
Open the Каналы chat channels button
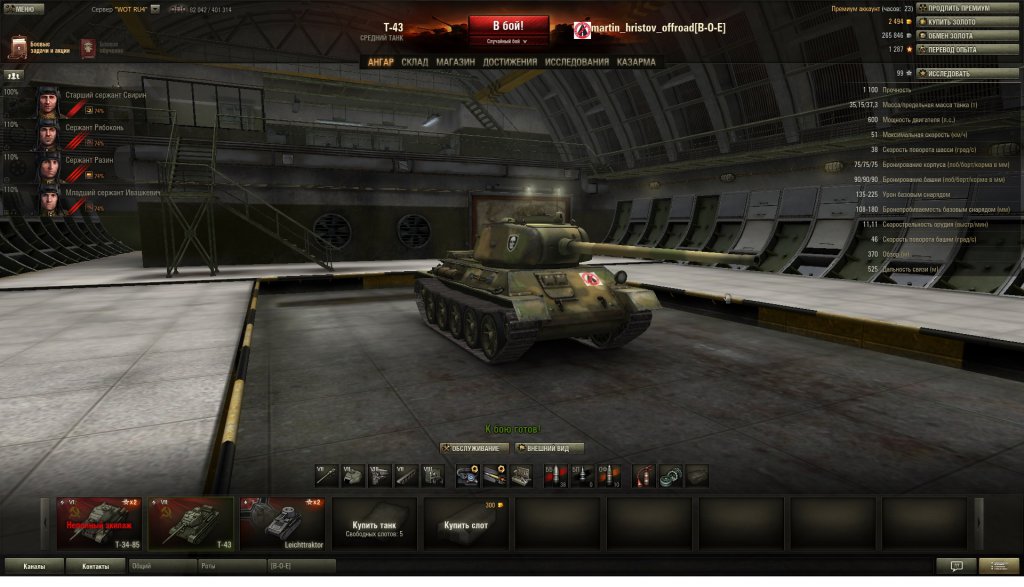tap(34, 566)
